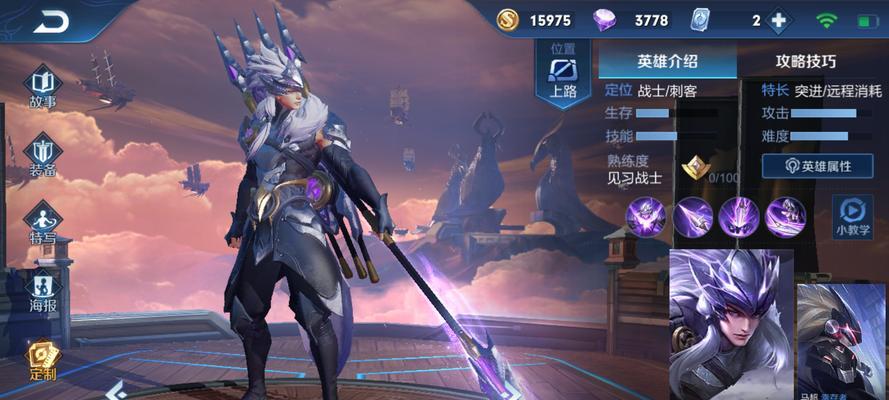Select the third skill icon in the row
This screenshot has width=889, height=400.
pos(739,216)
